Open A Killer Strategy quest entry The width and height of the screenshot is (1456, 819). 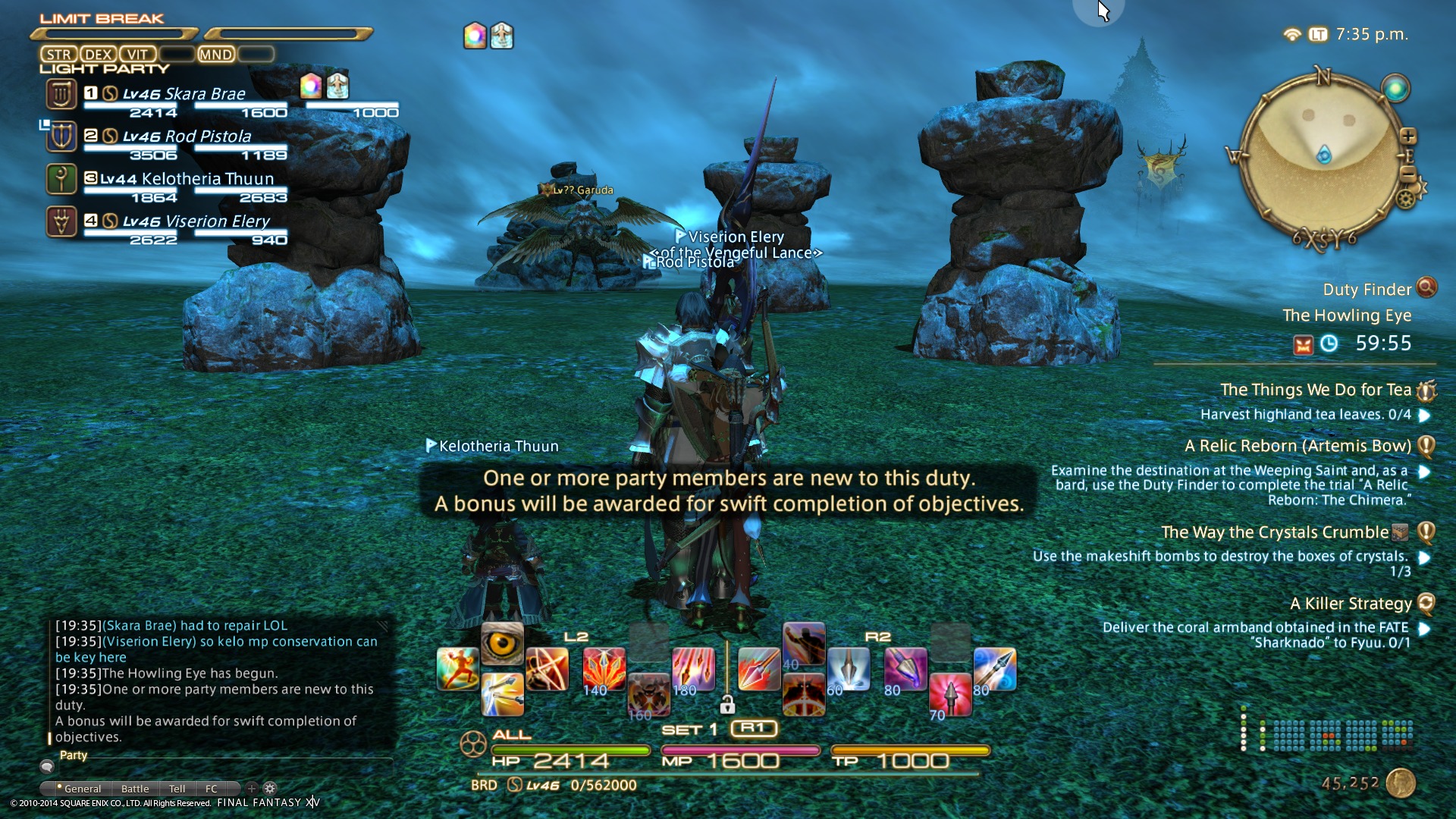tap(1351, 604)
